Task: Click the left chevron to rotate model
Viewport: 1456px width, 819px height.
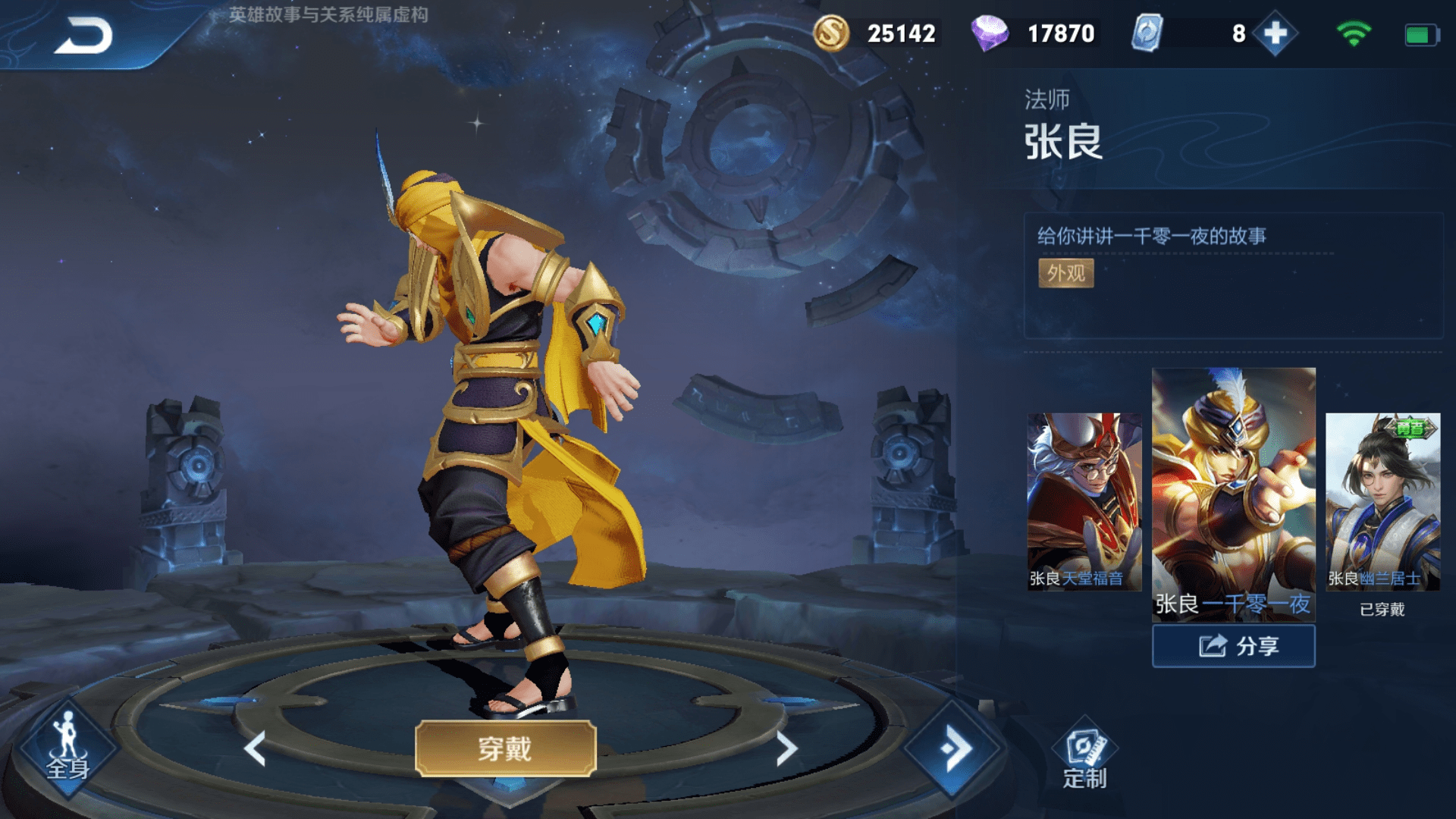Action: coord(254,746)
